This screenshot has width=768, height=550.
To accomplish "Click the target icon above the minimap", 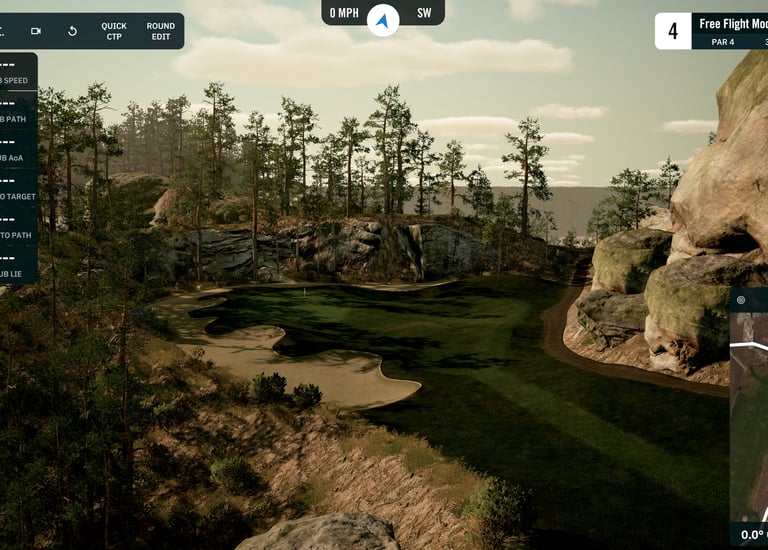I will point(741,299).
